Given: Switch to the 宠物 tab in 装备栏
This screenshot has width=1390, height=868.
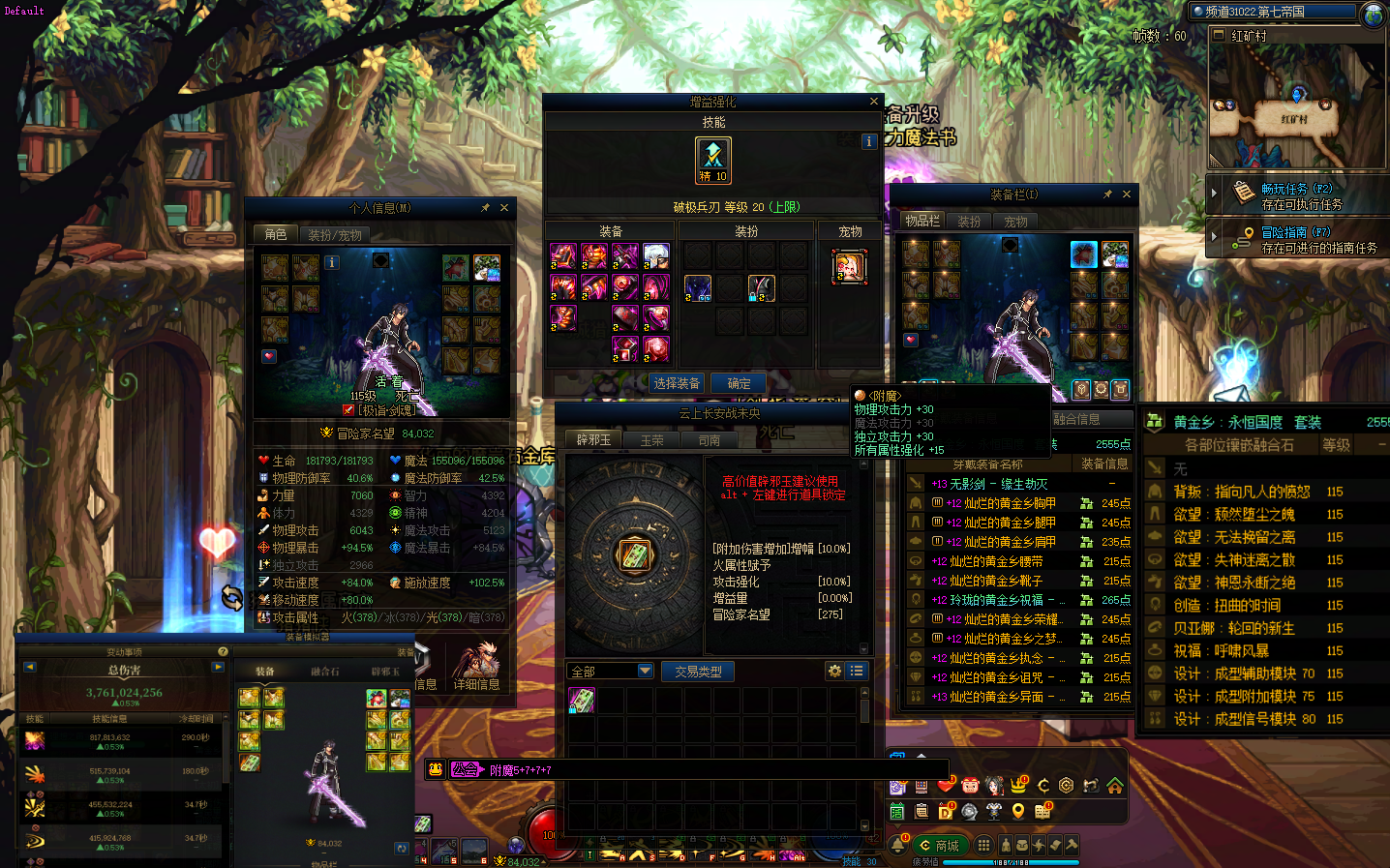Looking at the screenshot, I should click(1015, 222).
